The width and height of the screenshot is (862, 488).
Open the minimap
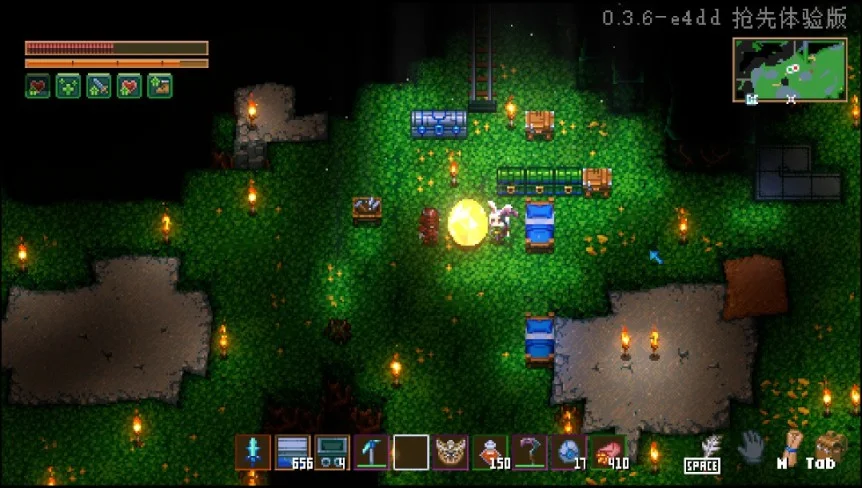click(x=790, y=71)
